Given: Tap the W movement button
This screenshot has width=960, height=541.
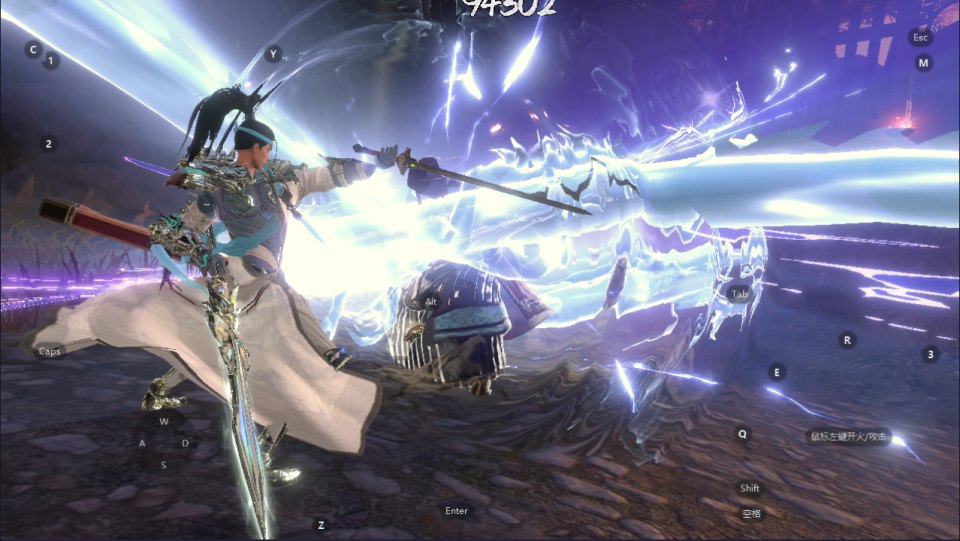Looking at the screenshot, I should click(x=163, y=421).
